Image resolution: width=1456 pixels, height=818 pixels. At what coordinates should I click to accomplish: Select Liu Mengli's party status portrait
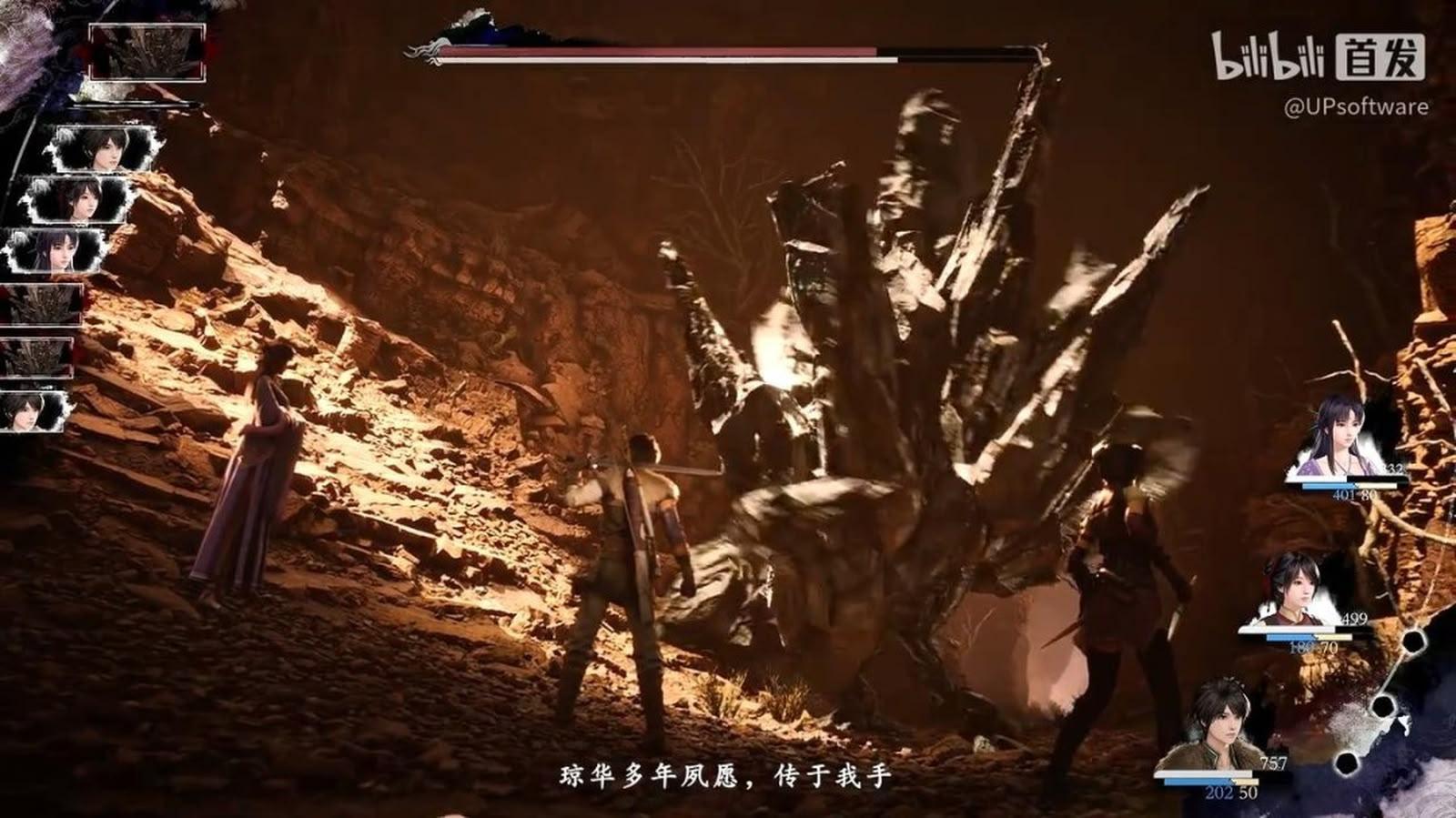point(1338,439)
